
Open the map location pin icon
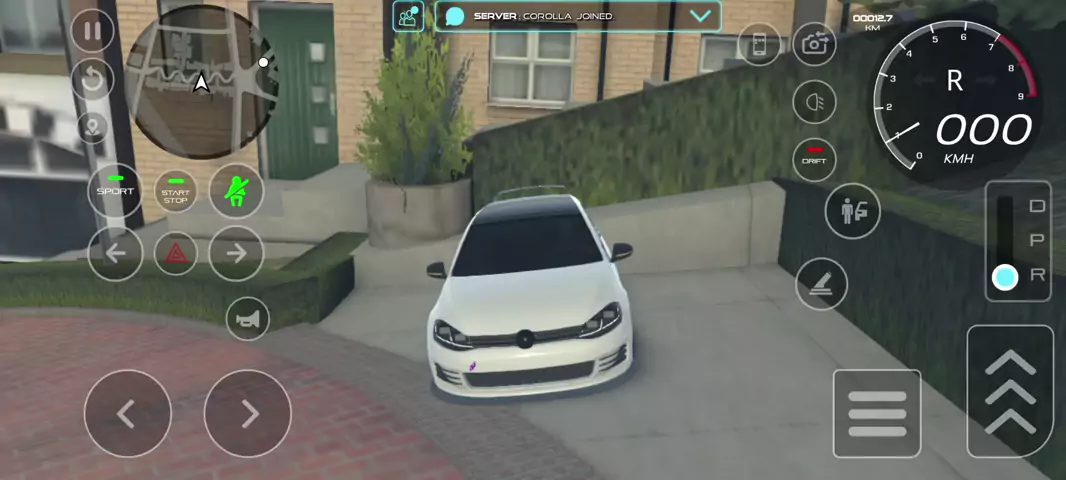tap(92, 127)
